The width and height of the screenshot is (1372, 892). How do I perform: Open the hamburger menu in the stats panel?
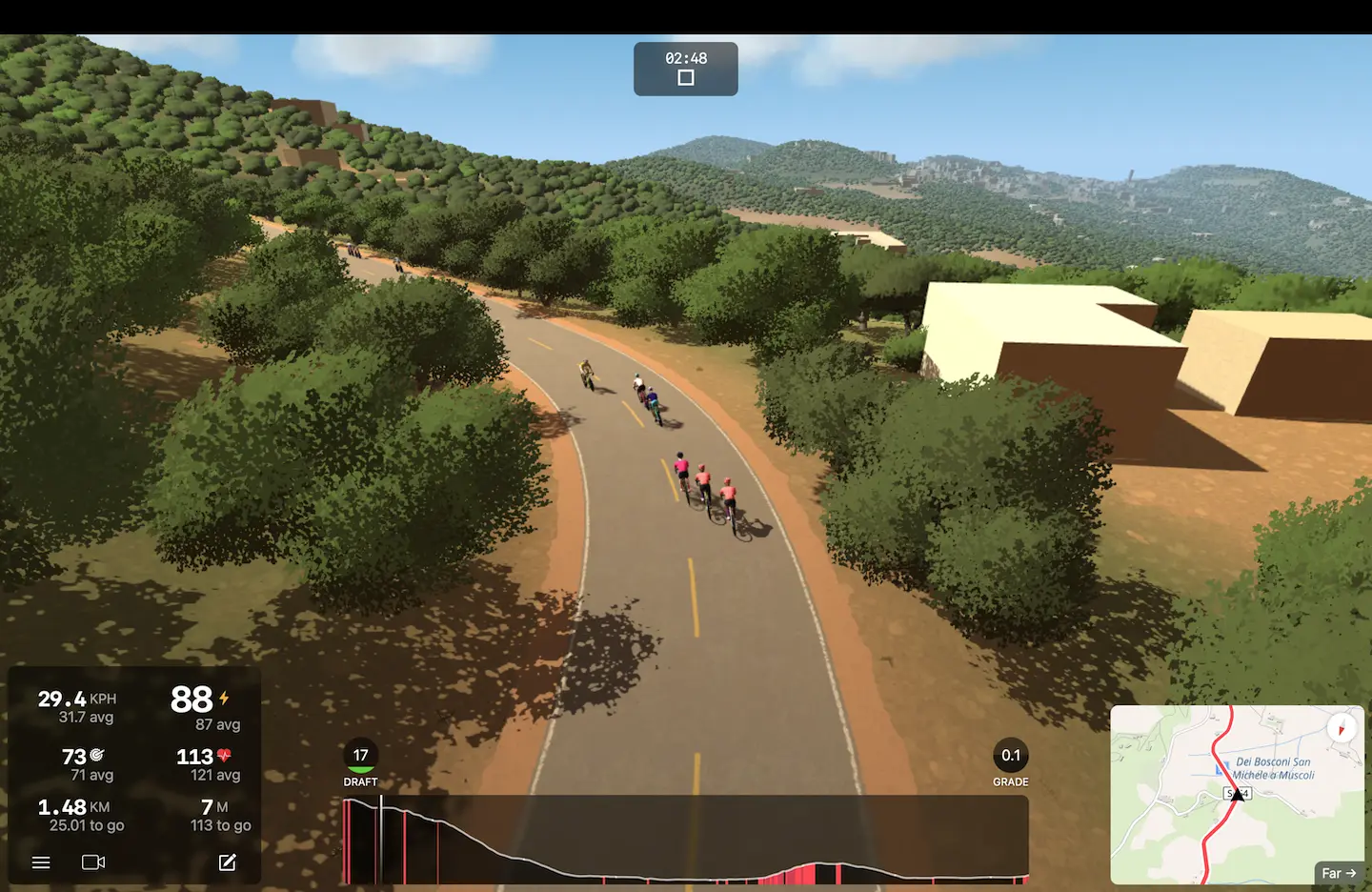pyautogui.click(x=41, y=862)
